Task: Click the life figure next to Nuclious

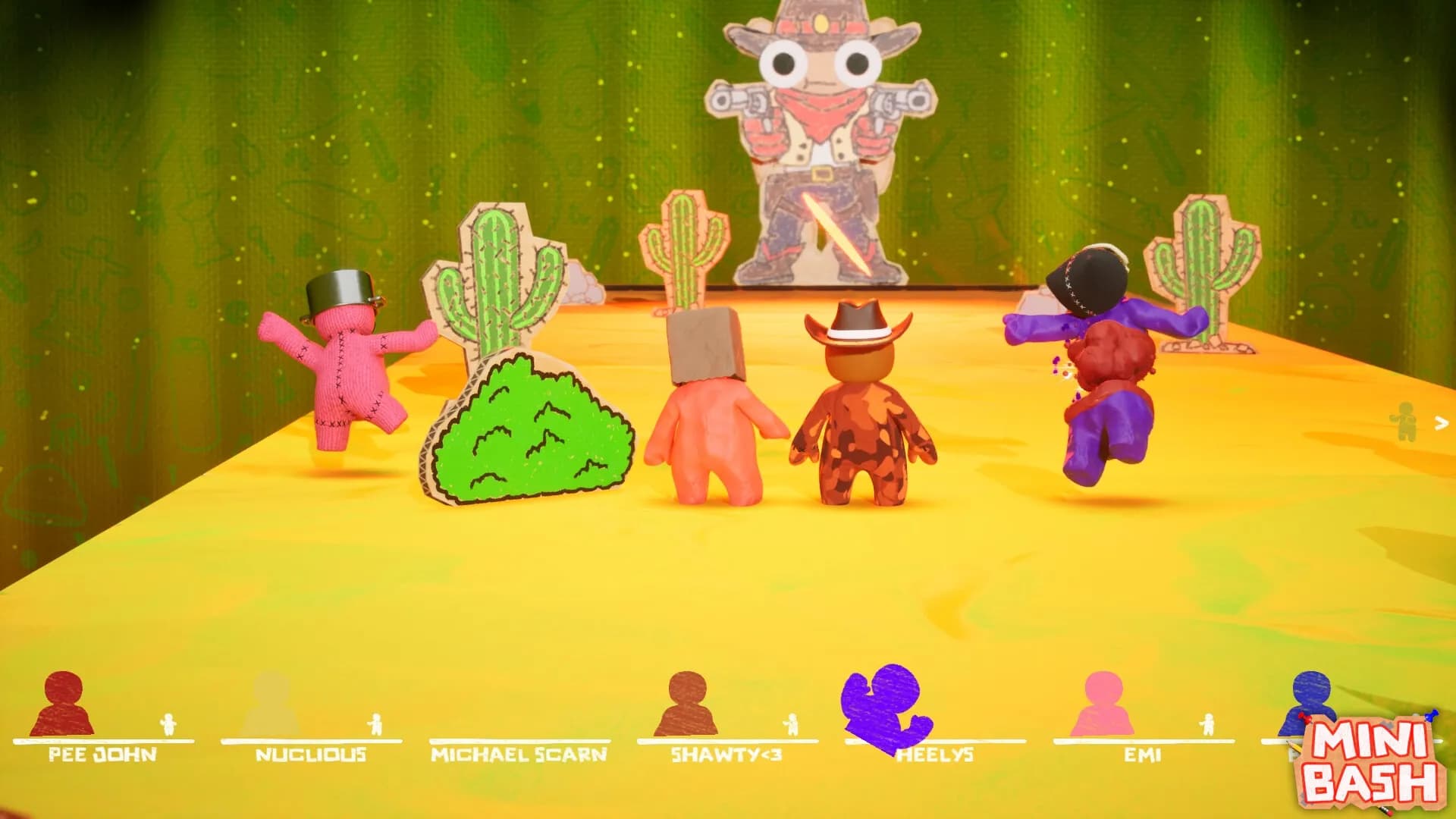Action: [374, 724]
